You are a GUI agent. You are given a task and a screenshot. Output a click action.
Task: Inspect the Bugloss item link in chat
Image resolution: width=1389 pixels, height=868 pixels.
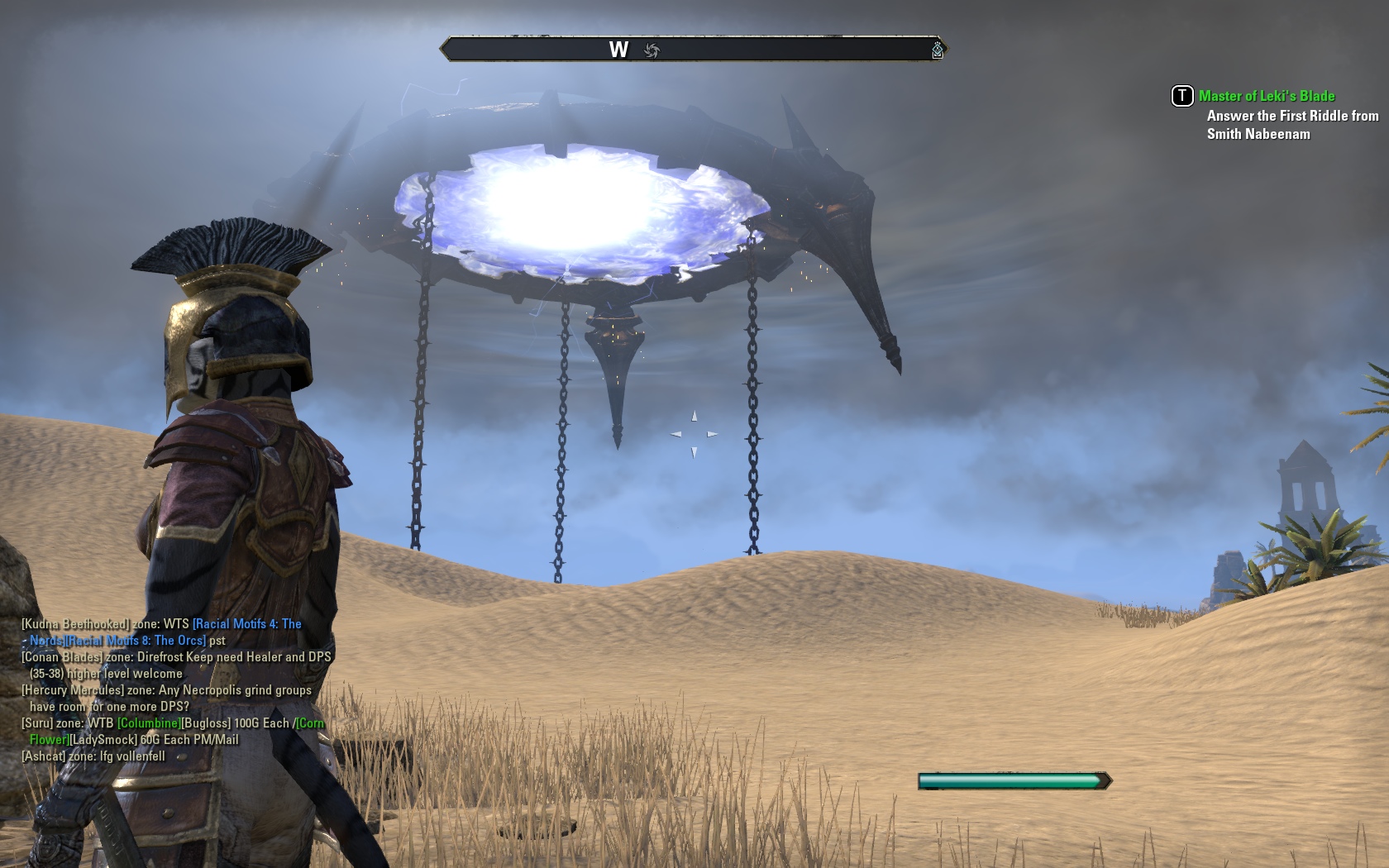click(205, 723)
